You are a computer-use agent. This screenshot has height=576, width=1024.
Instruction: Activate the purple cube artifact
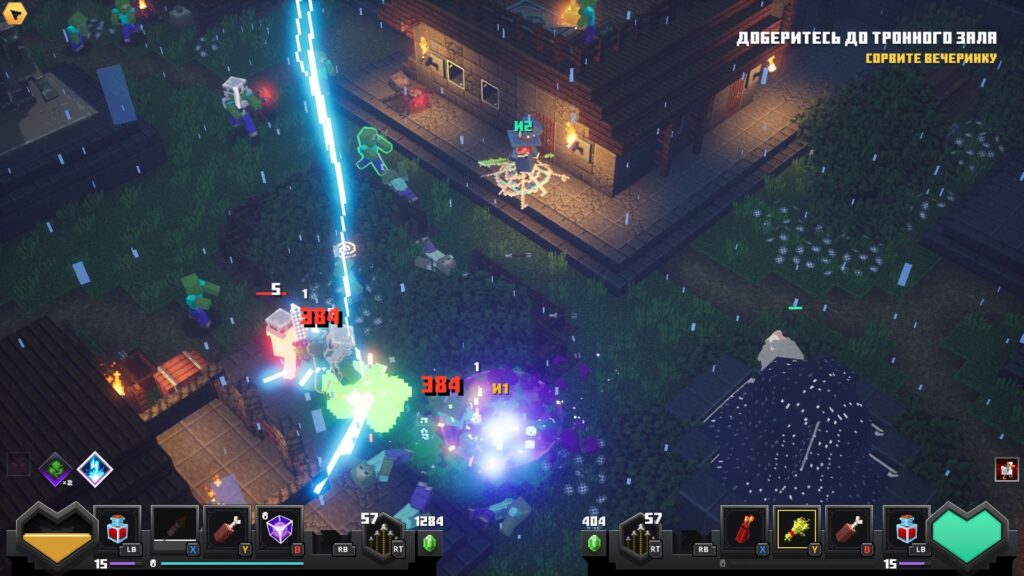[x=280, y=527]
